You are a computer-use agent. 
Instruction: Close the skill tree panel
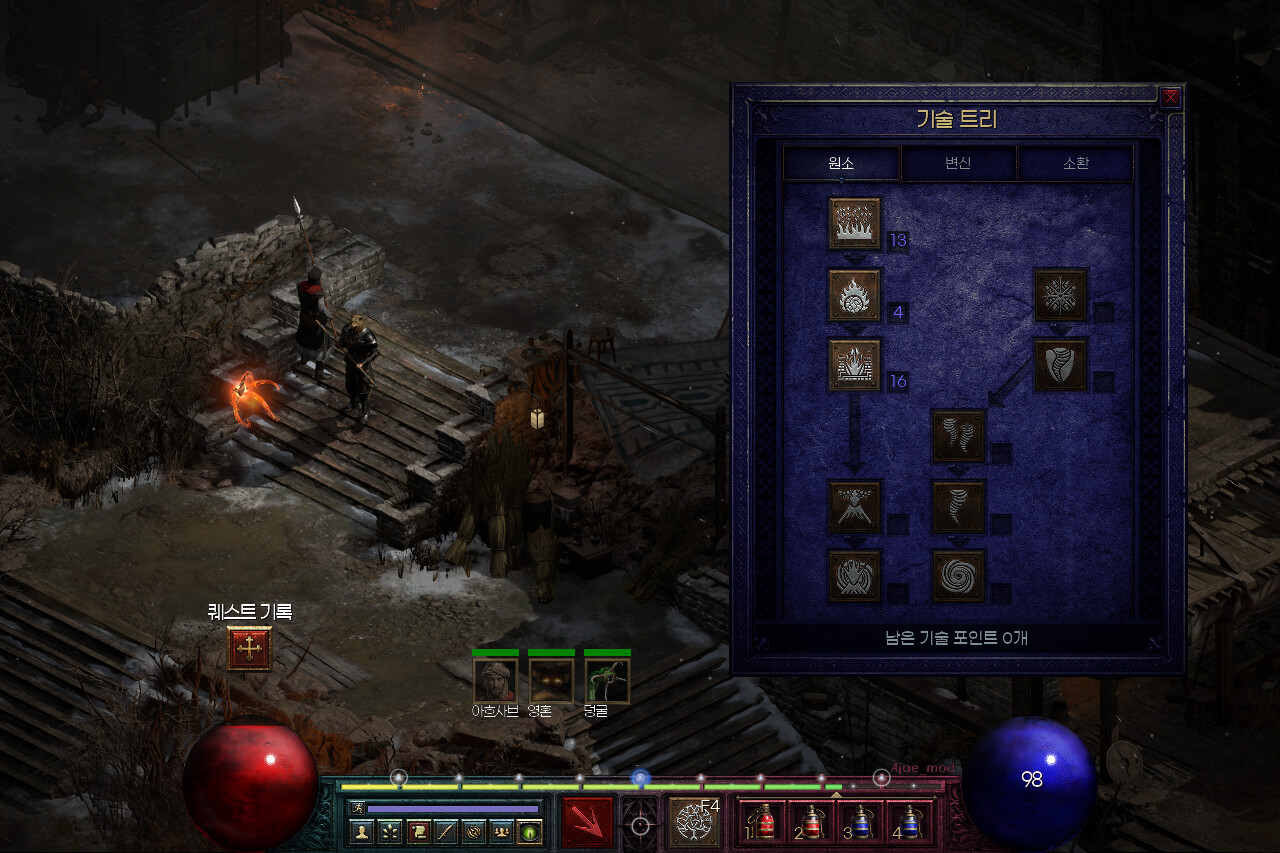[1170, 97]
